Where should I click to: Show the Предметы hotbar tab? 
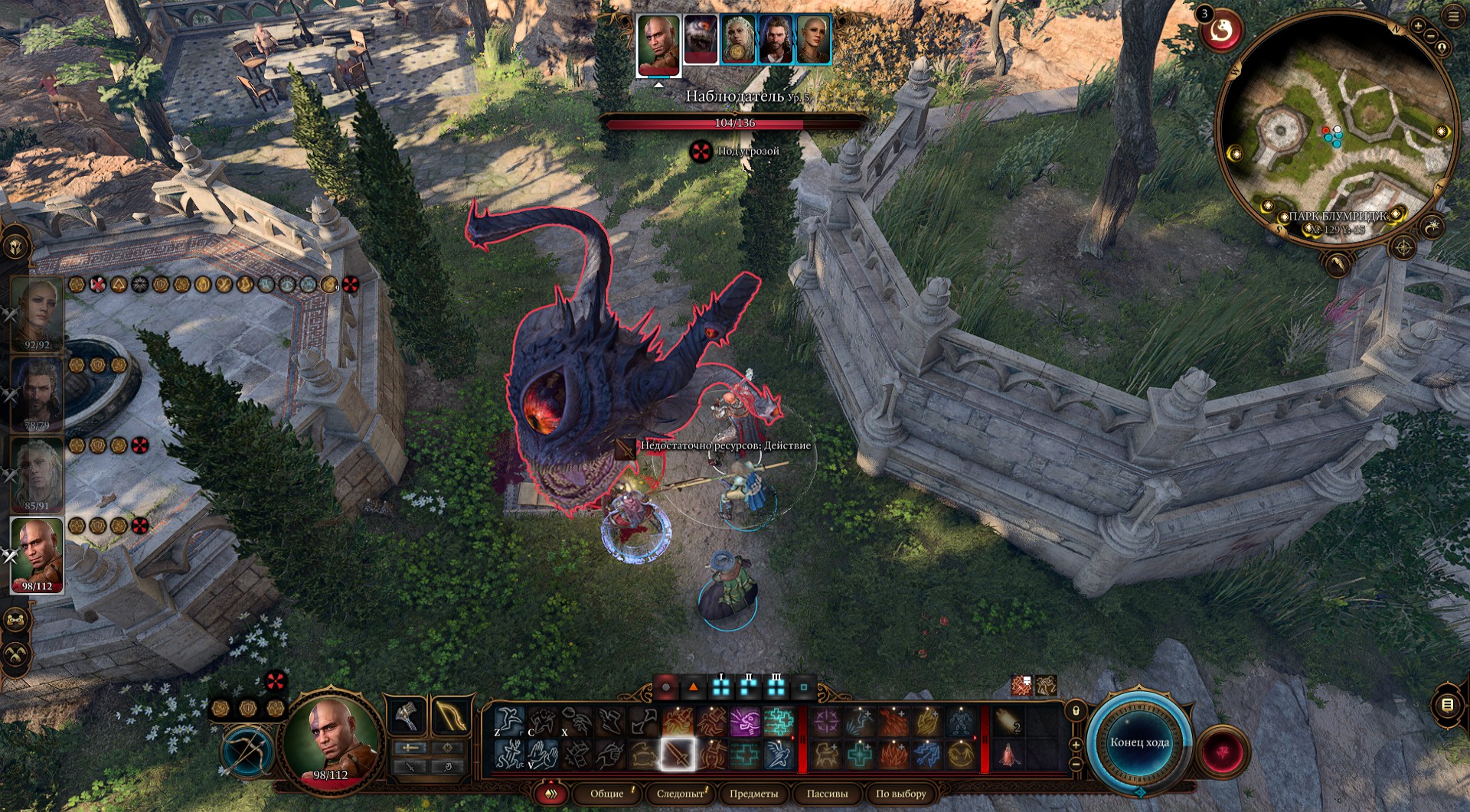(x=753, y=794)
